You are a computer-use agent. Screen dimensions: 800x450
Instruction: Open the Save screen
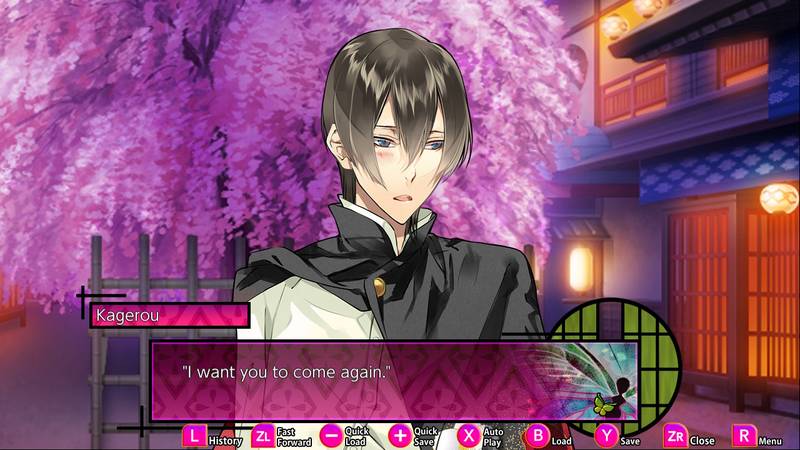(607, 436)
